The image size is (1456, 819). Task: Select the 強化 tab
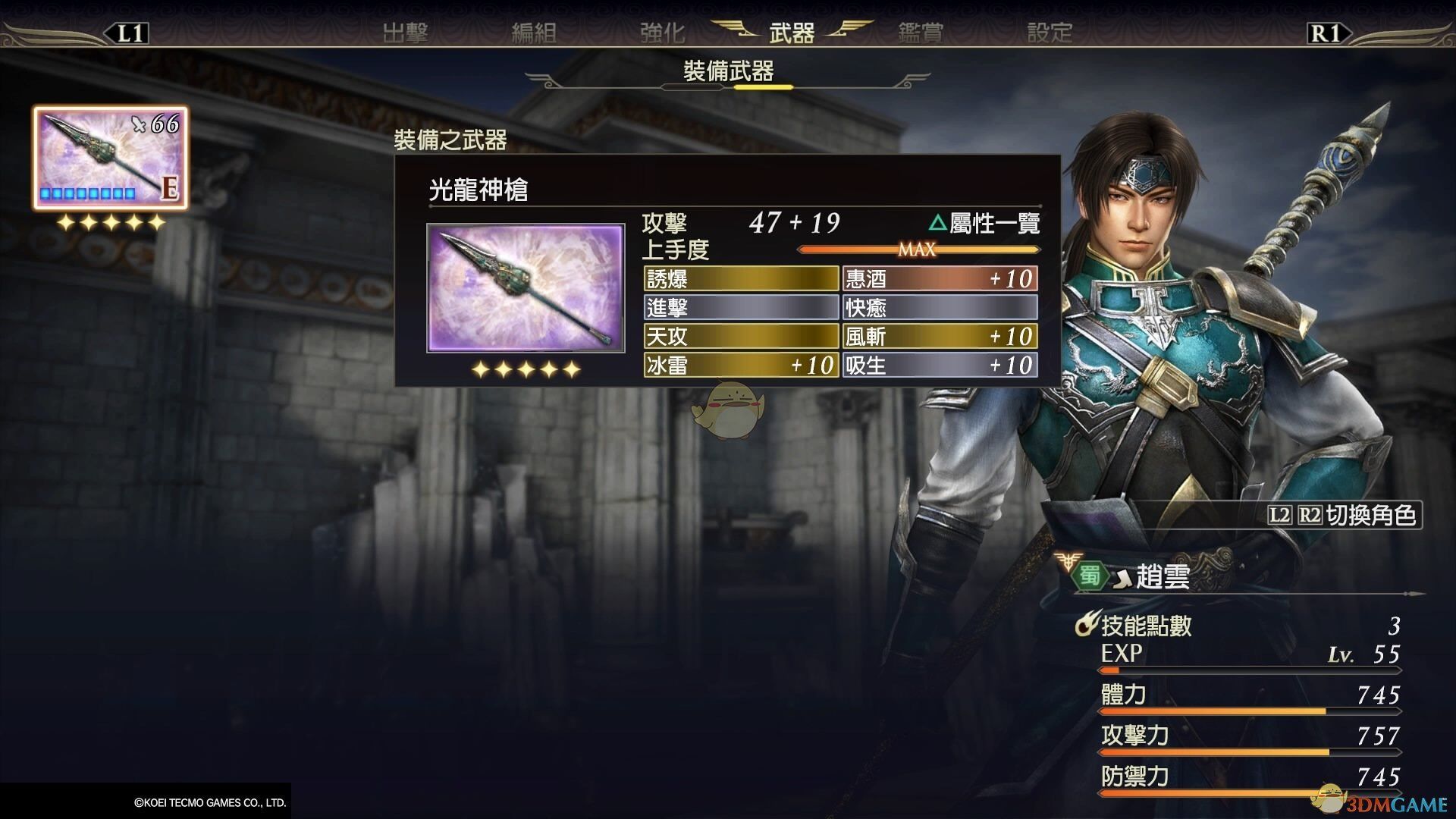[x=662, y=33]
